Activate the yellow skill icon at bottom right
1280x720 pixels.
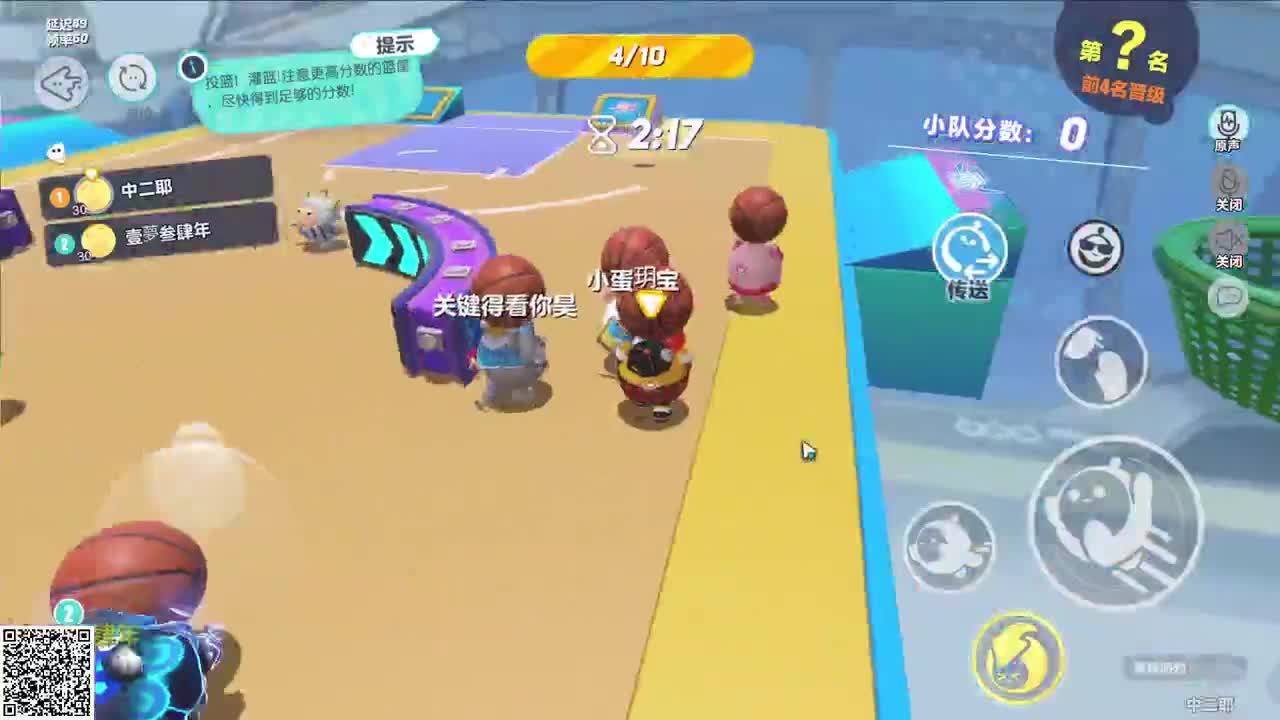[x=1017, y=655]
